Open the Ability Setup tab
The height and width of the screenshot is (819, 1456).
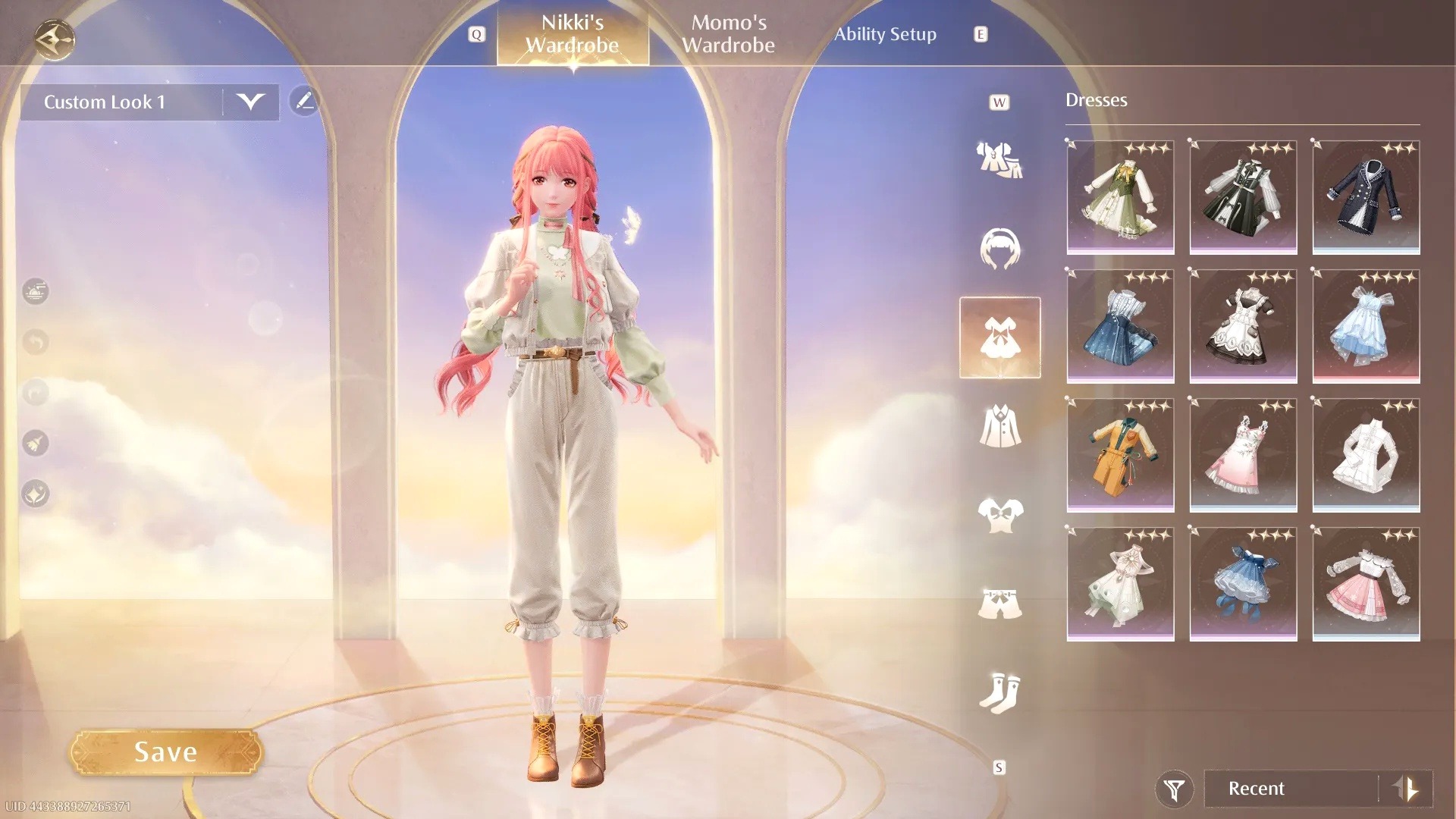pyautogui.click(x=886, y=34)
